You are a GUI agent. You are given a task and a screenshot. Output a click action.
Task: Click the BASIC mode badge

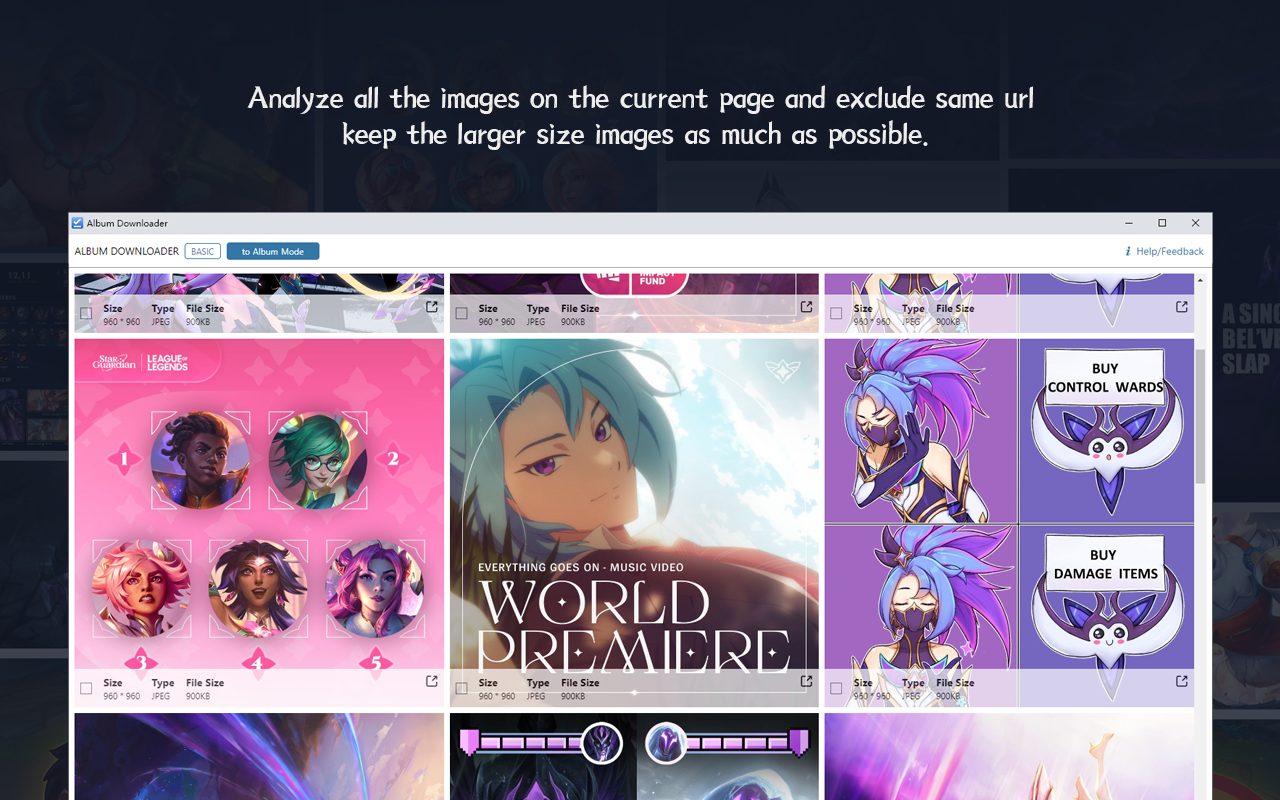[202, 251]
